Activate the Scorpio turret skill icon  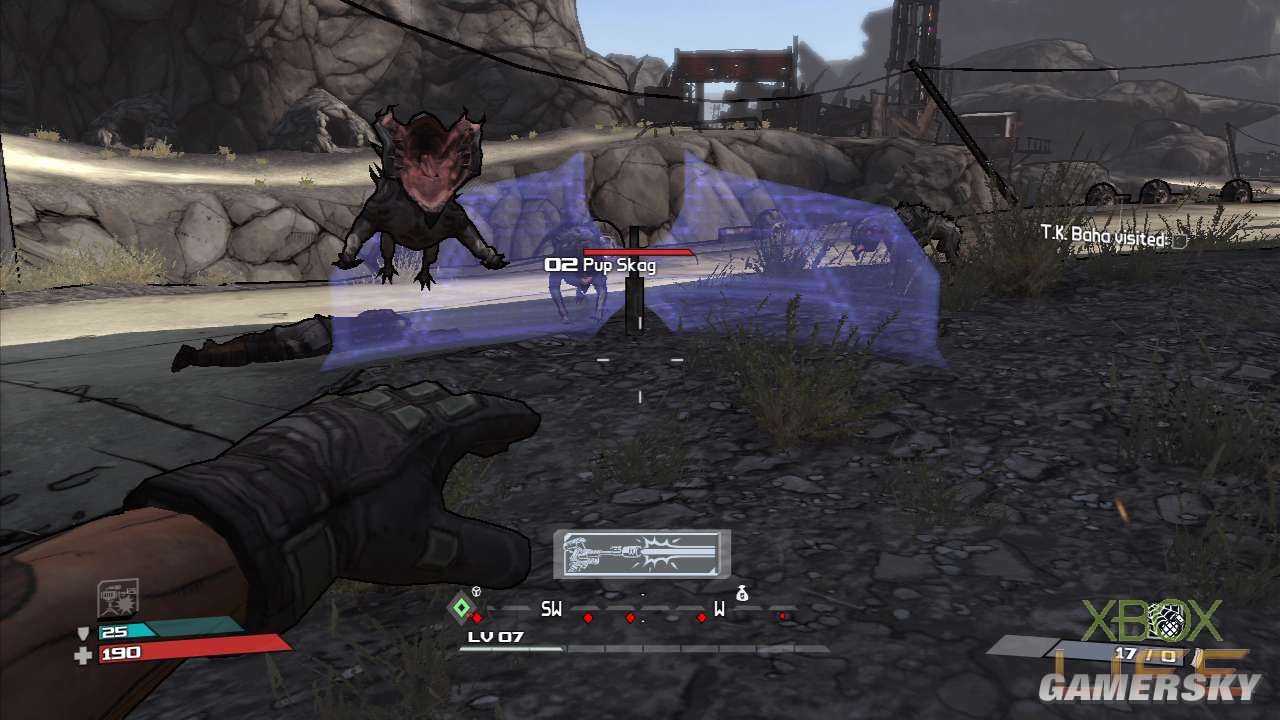(118, 598)
